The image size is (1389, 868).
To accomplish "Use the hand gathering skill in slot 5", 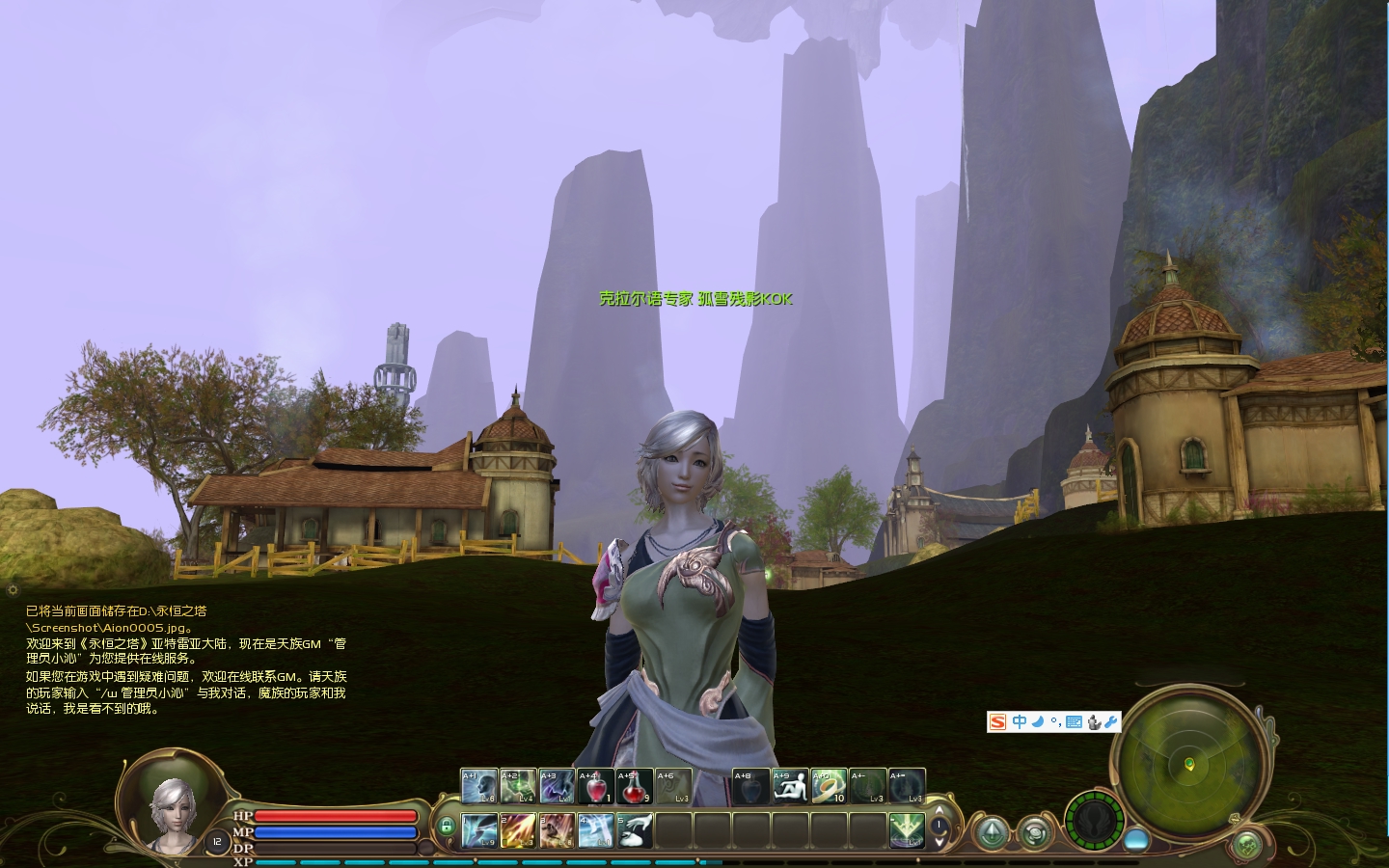I will (x=634, y=830).
